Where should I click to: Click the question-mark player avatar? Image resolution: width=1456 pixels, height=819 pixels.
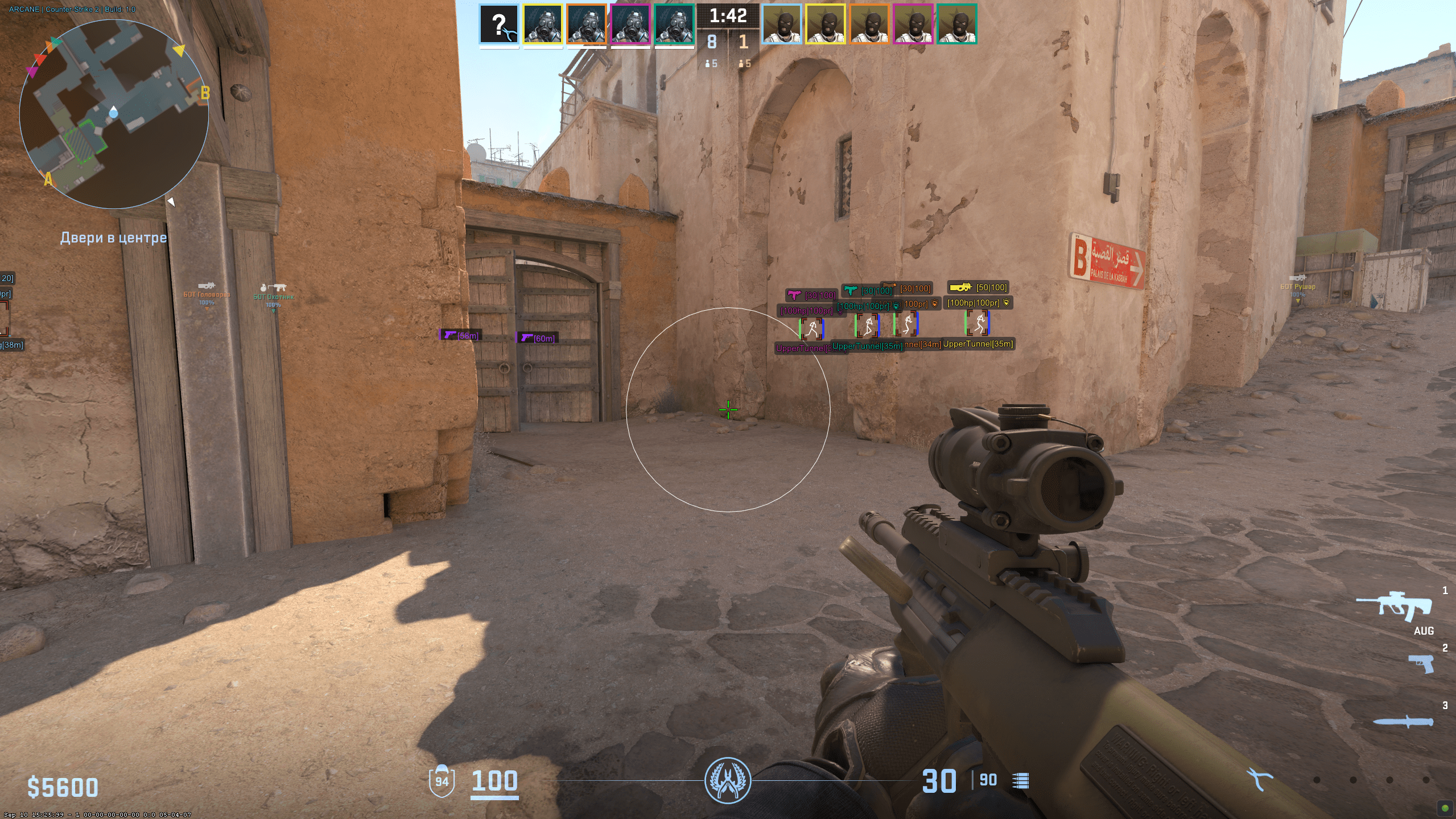tap(499, 24)
